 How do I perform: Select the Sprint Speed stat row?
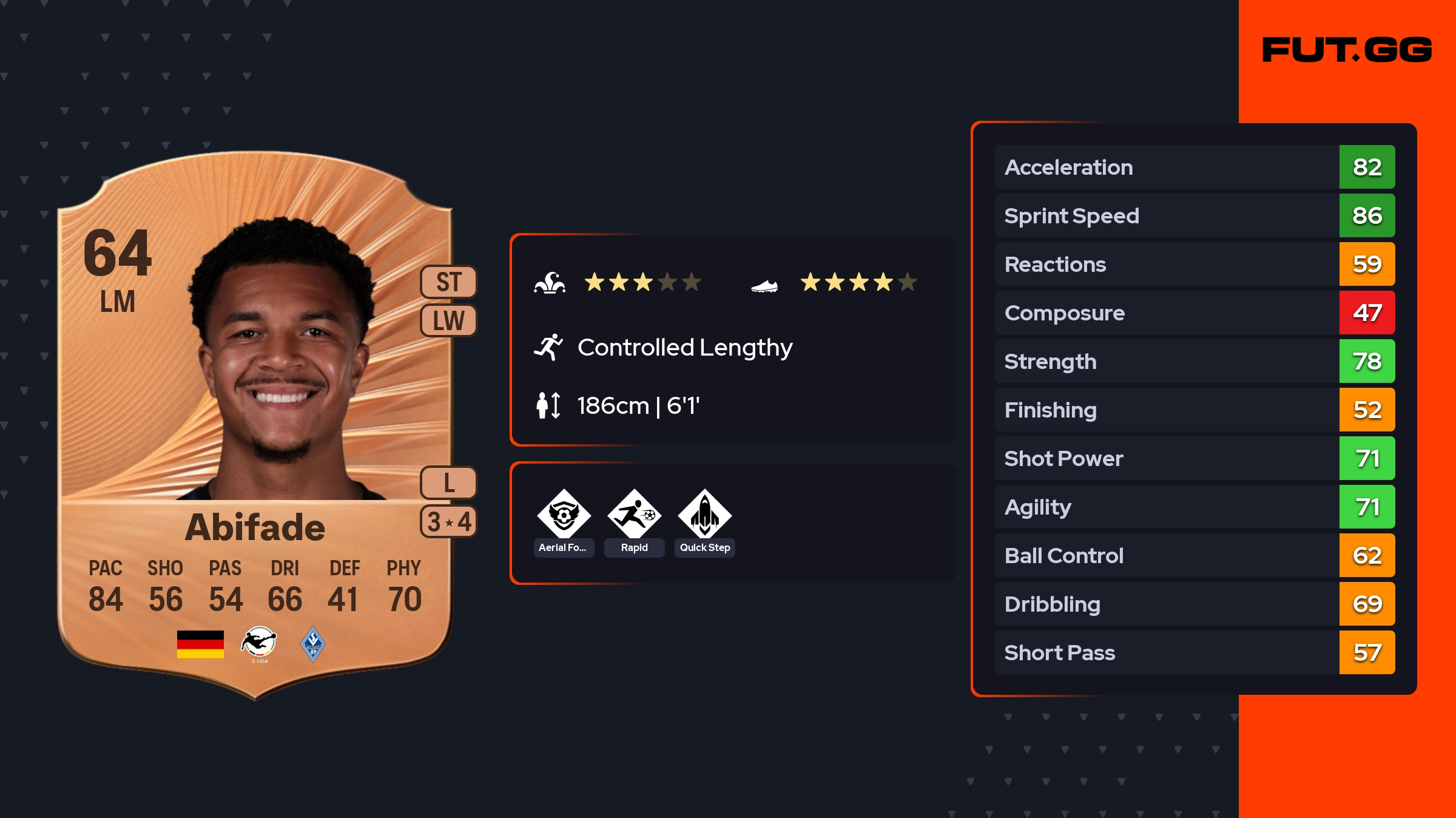[1194, 215]
